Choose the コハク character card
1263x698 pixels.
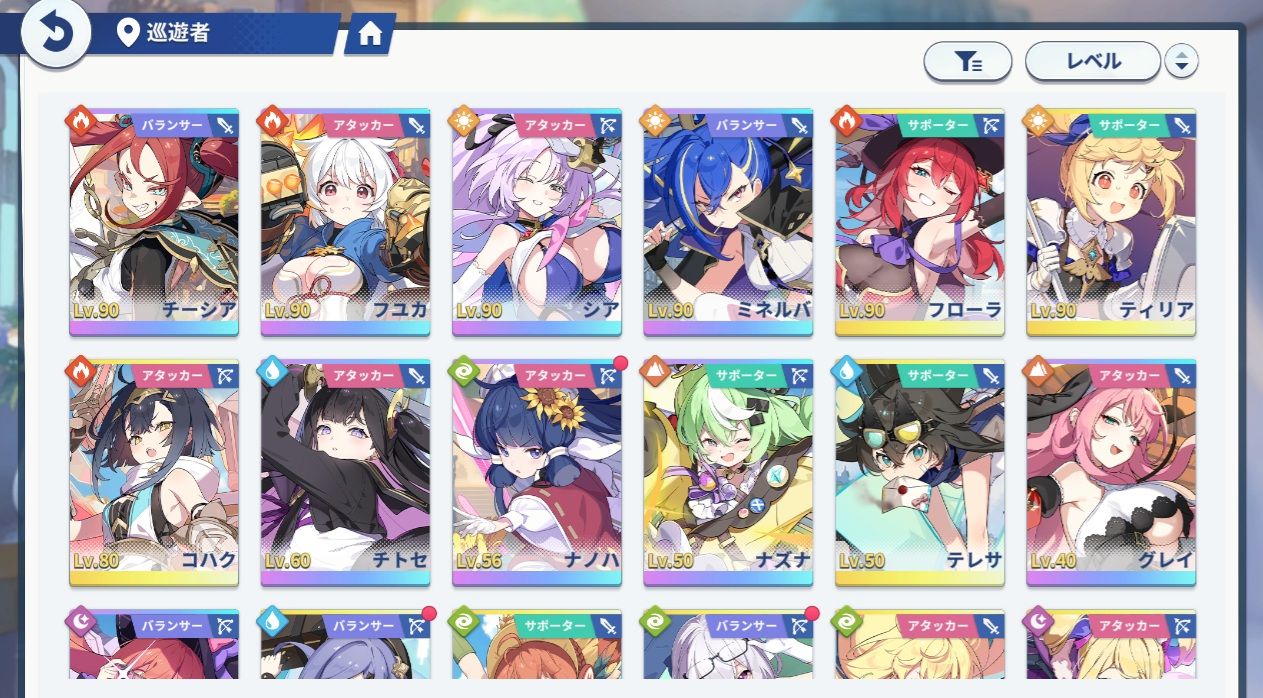click(154, 471)
